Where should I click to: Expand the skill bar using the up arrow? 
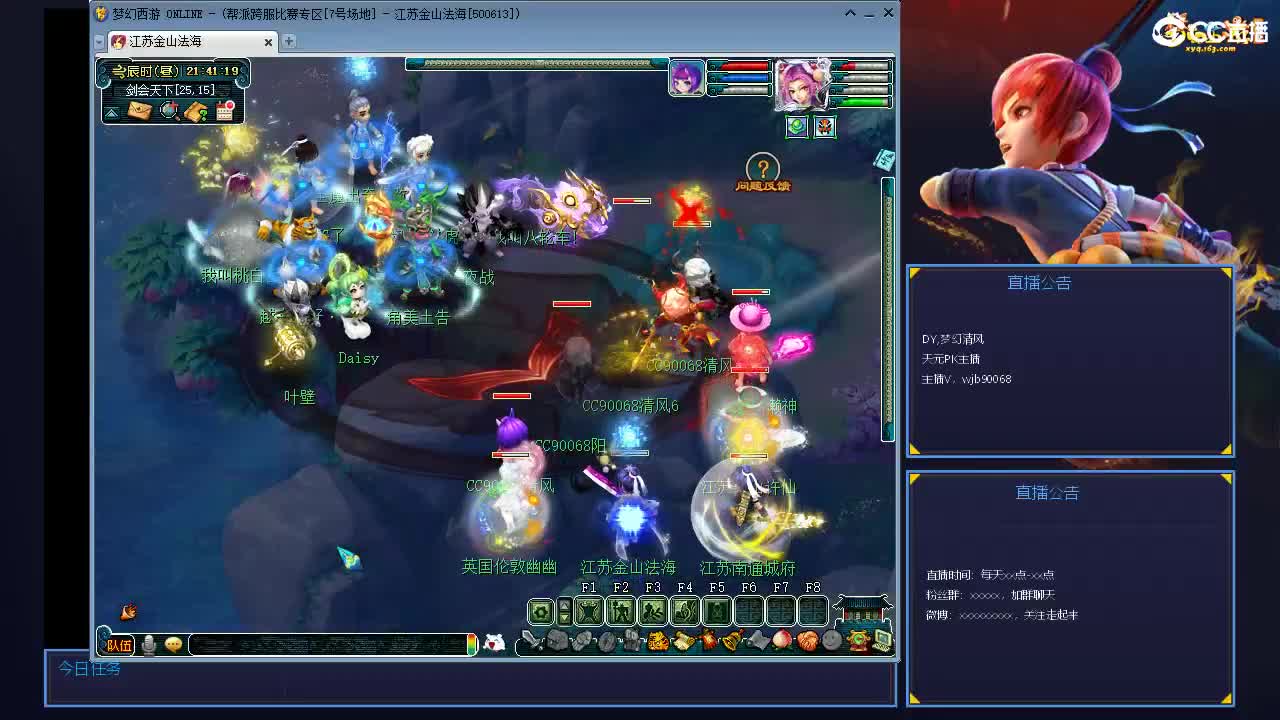564,606
